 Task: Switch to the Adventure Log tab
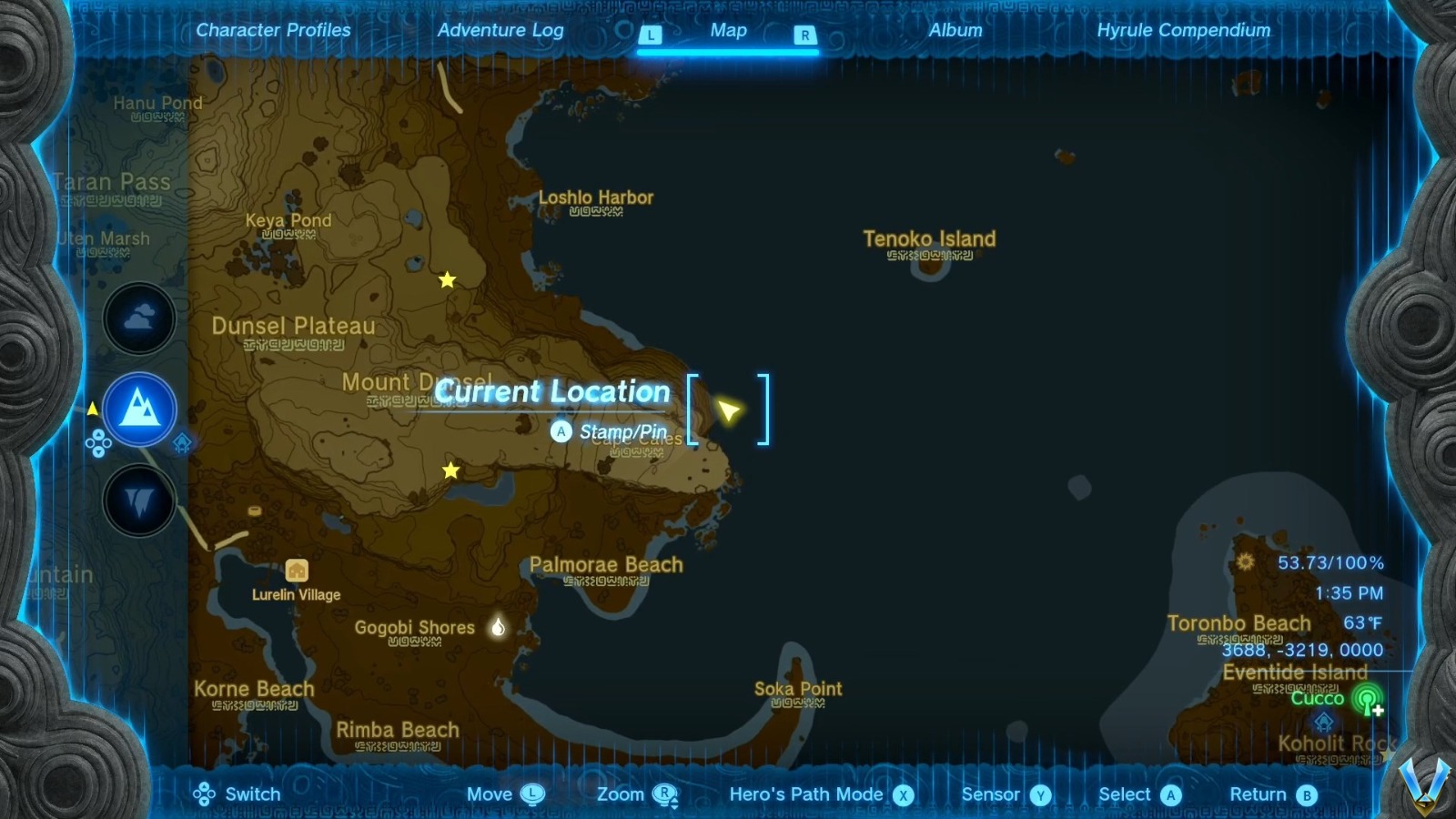point(501,29)
